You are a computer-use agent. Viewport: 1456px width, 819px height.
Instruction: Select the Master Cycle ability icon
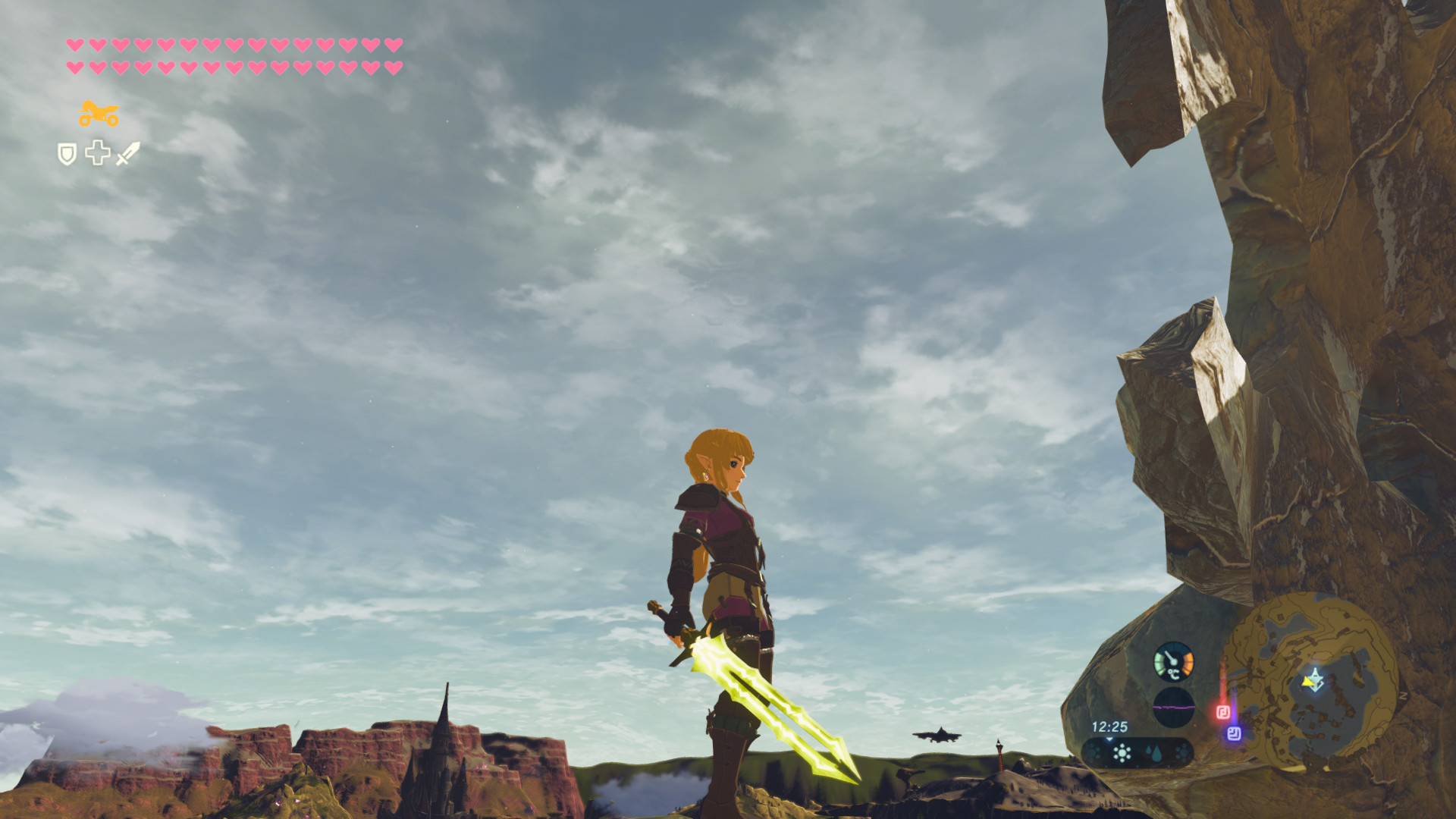pyautogui.click(x=99, y=114)
